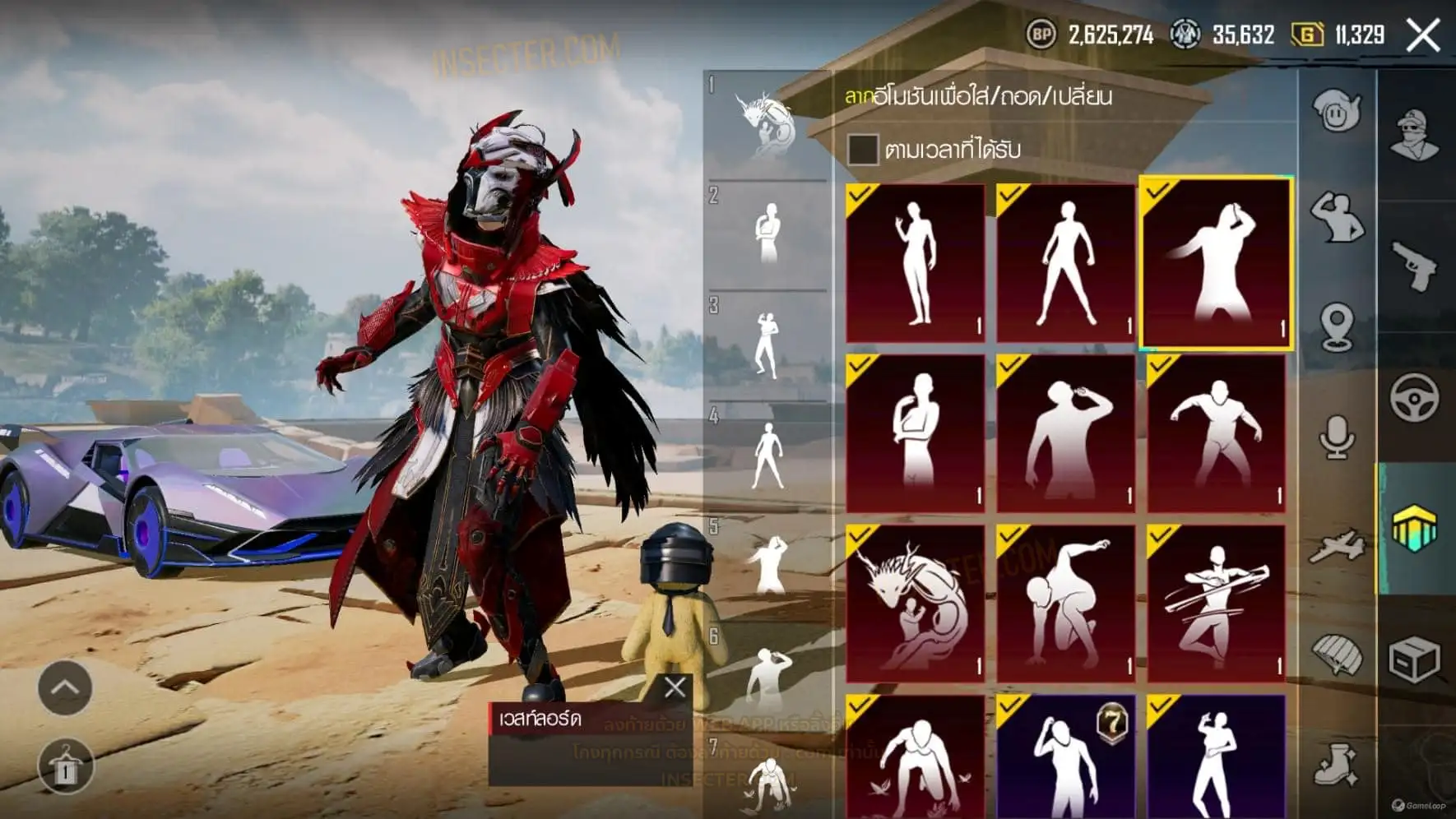Pick the hula hoop dance emote tile
This screenshot has width=1456, height=819.
coord(1216,603)
